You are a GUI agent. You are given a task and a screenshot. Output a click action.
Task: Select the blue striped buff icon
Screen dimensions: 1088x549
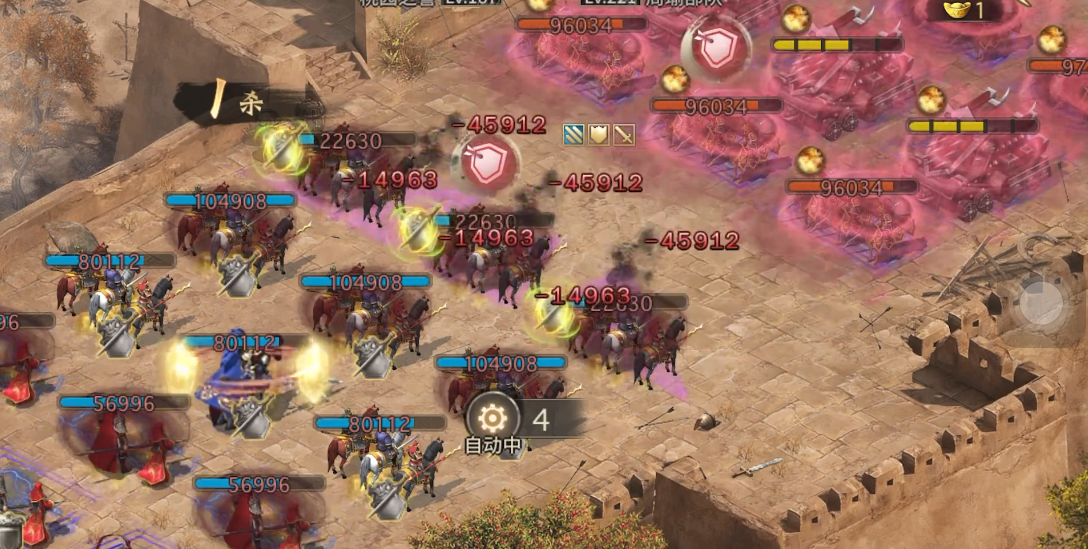click(x=574, y=134)
